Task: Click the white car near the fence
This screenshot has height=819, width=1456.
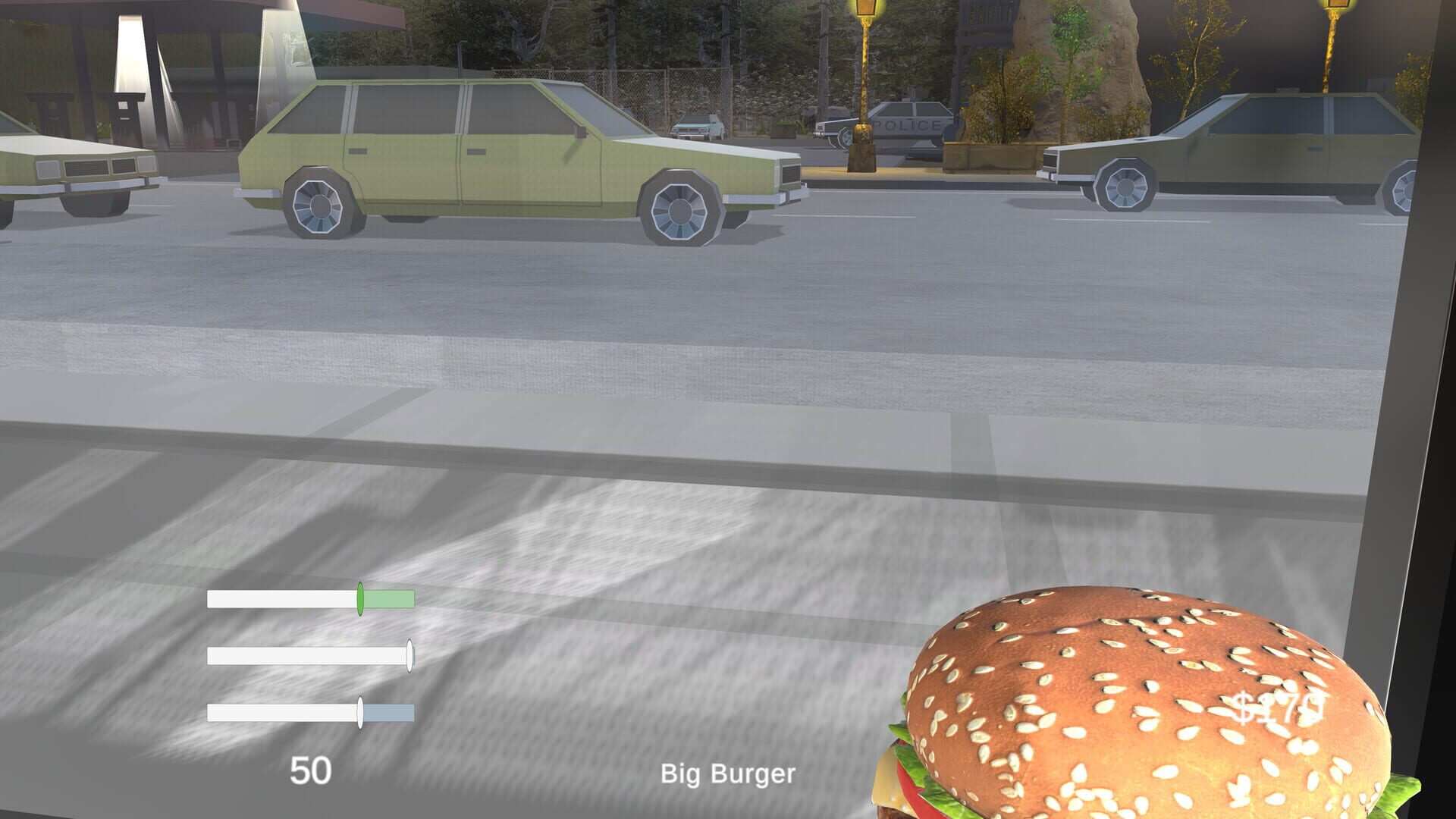Action: [698, 127]
